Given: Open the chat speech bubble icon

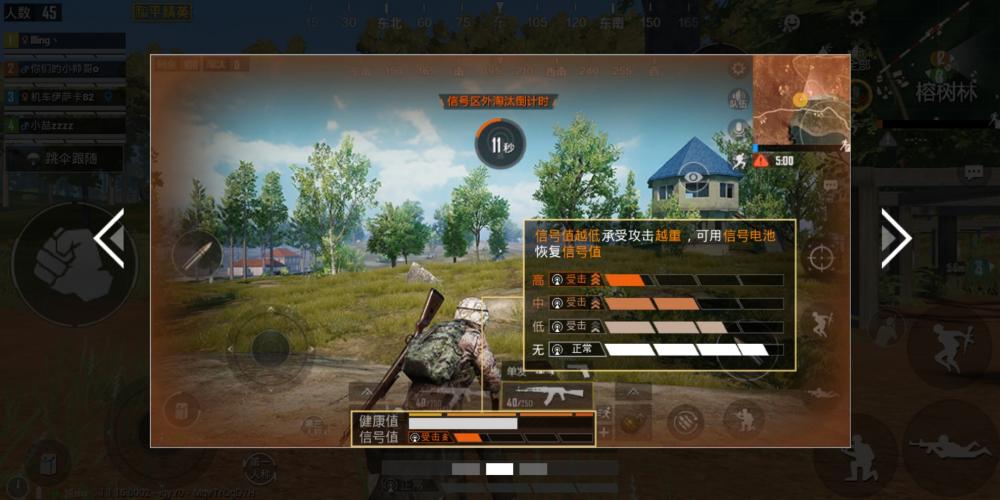Looking at the screenshot, I should pyautogui.click(x=973, y=173).
